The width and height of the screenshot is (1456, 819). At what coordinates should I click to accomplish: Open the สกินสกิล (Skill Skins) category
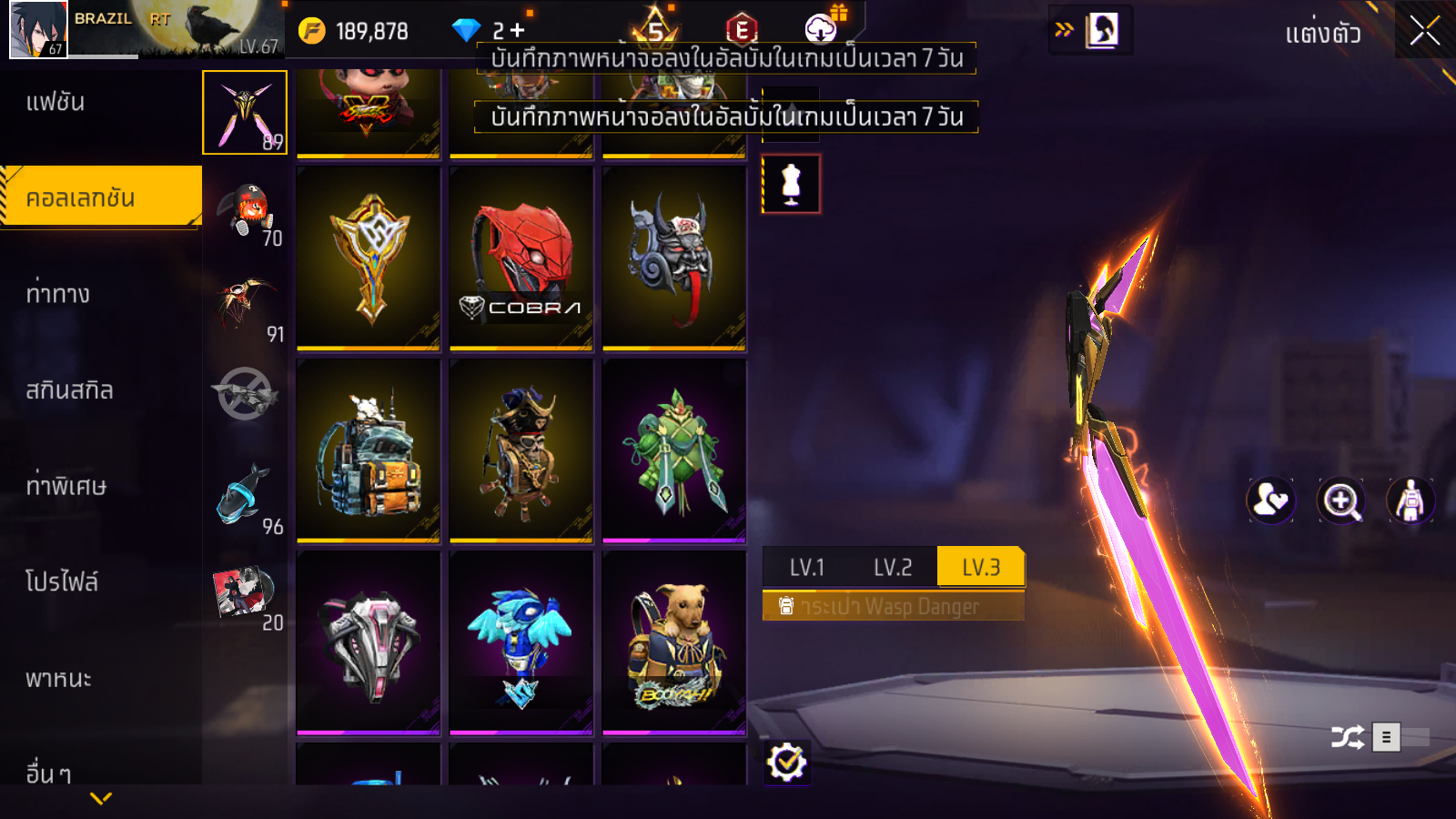[70, 390]
